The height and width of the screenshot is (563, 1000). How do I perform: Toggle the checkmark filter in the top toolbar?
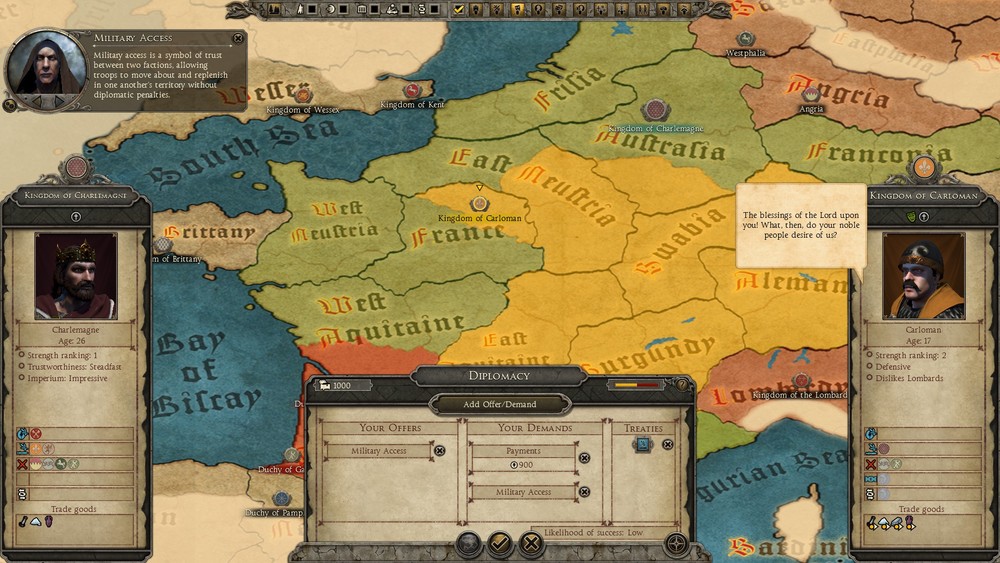point(459,9)
